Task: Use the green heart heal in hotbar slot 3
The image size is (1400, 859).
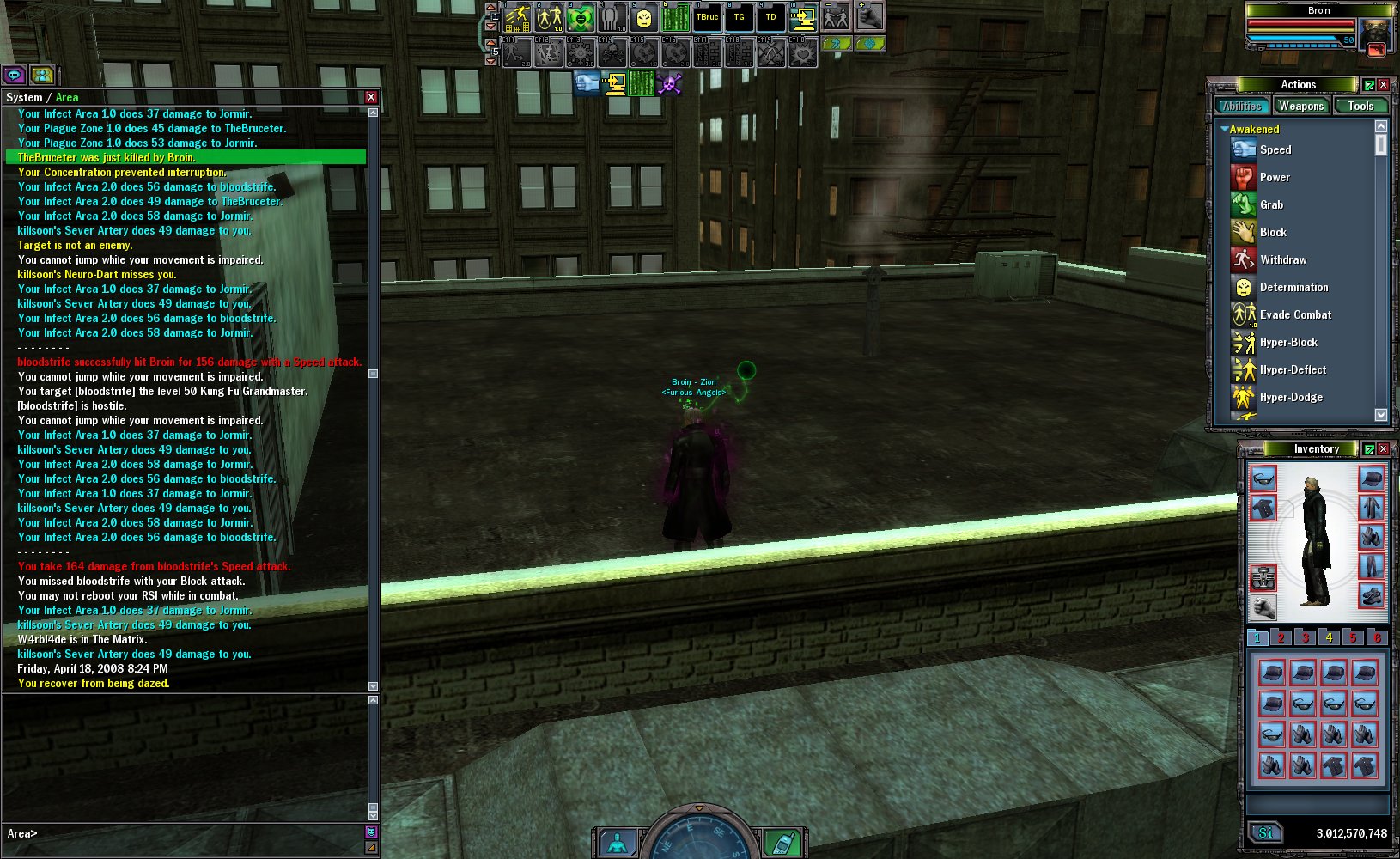Action: click(581, 17)
